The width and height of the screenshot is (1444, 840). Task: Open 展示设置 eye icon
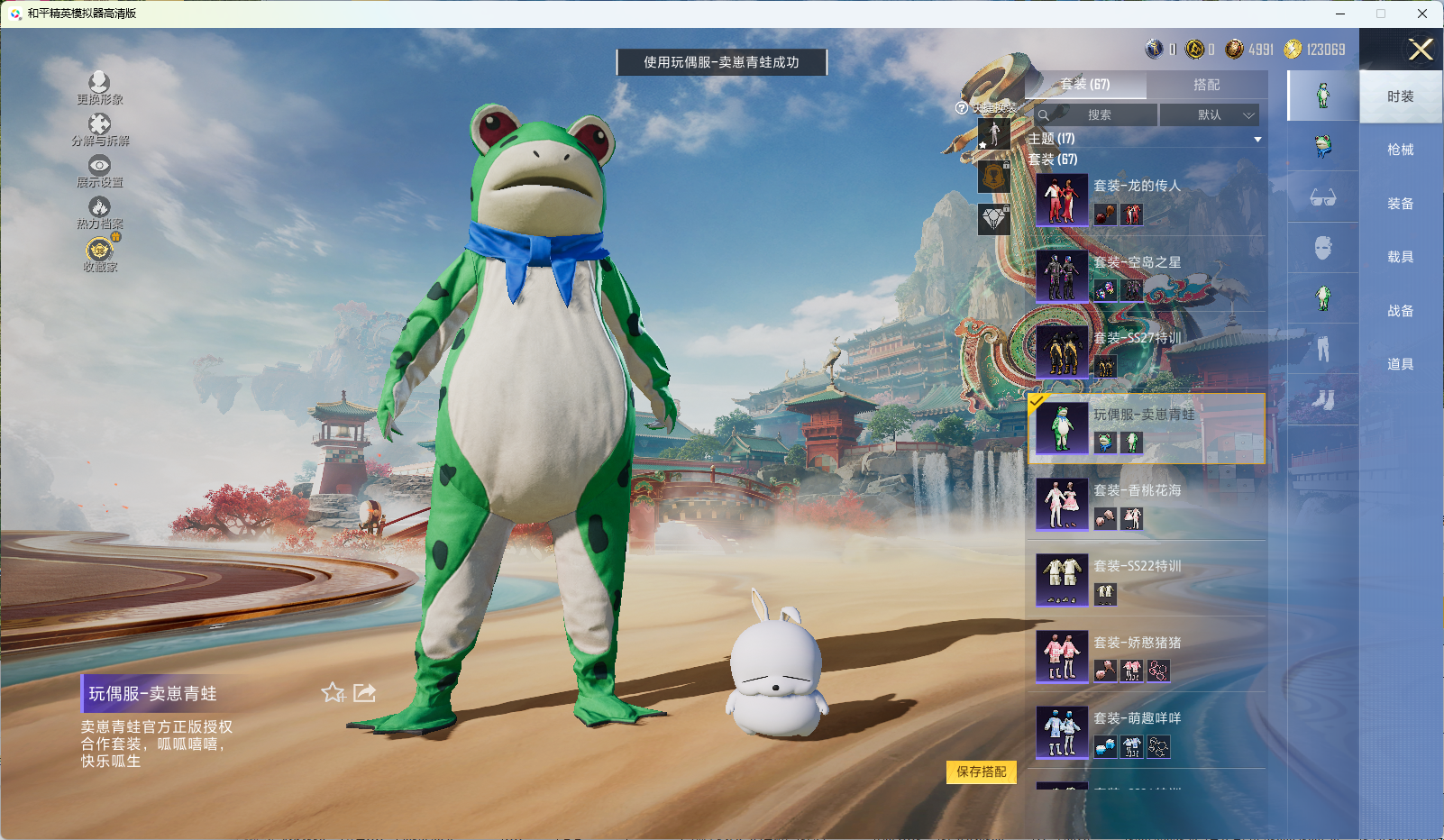click(99, 169)
